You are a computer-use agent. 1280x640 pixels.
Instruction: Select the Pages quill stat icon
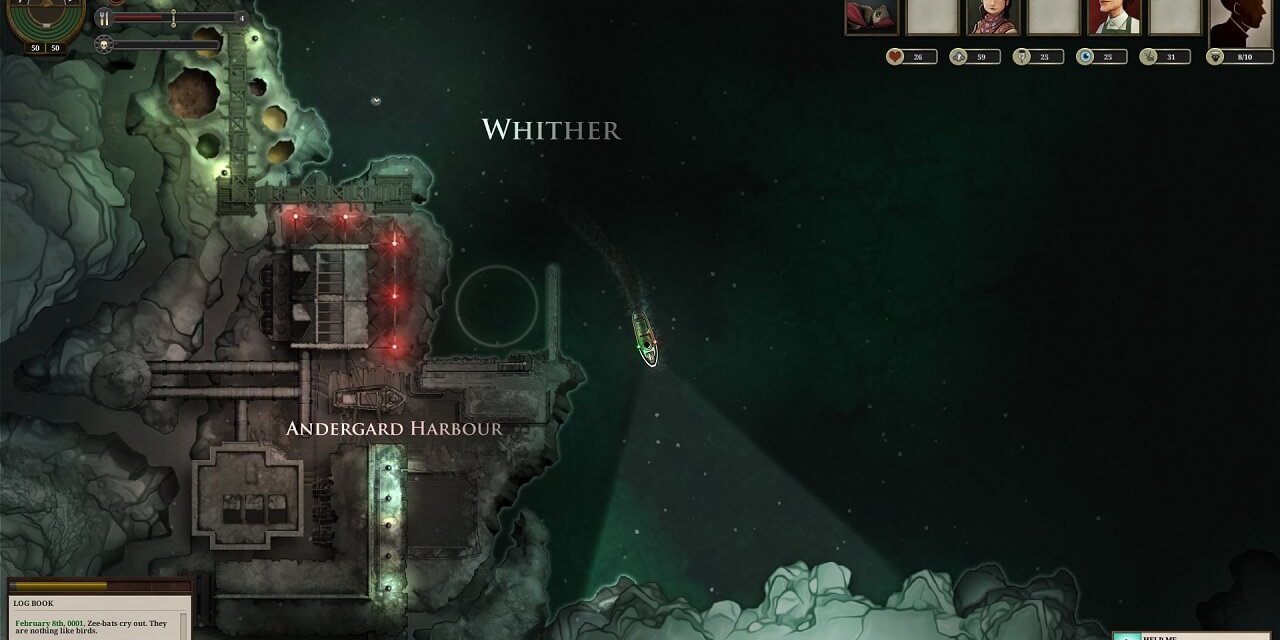tap(1022, 57)
